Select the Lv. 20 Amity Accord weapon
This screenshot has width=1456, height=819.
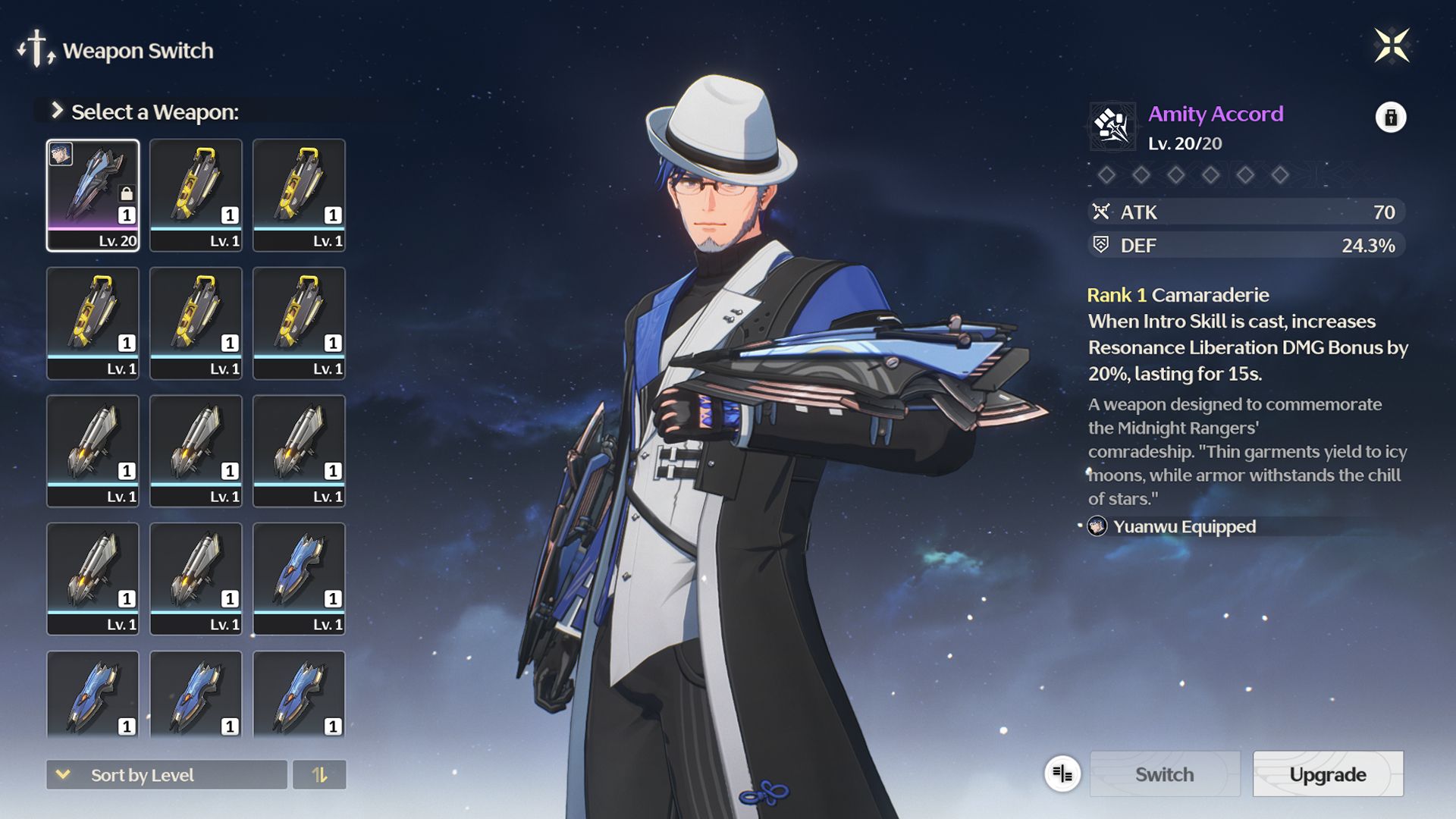tap(93, 195)
